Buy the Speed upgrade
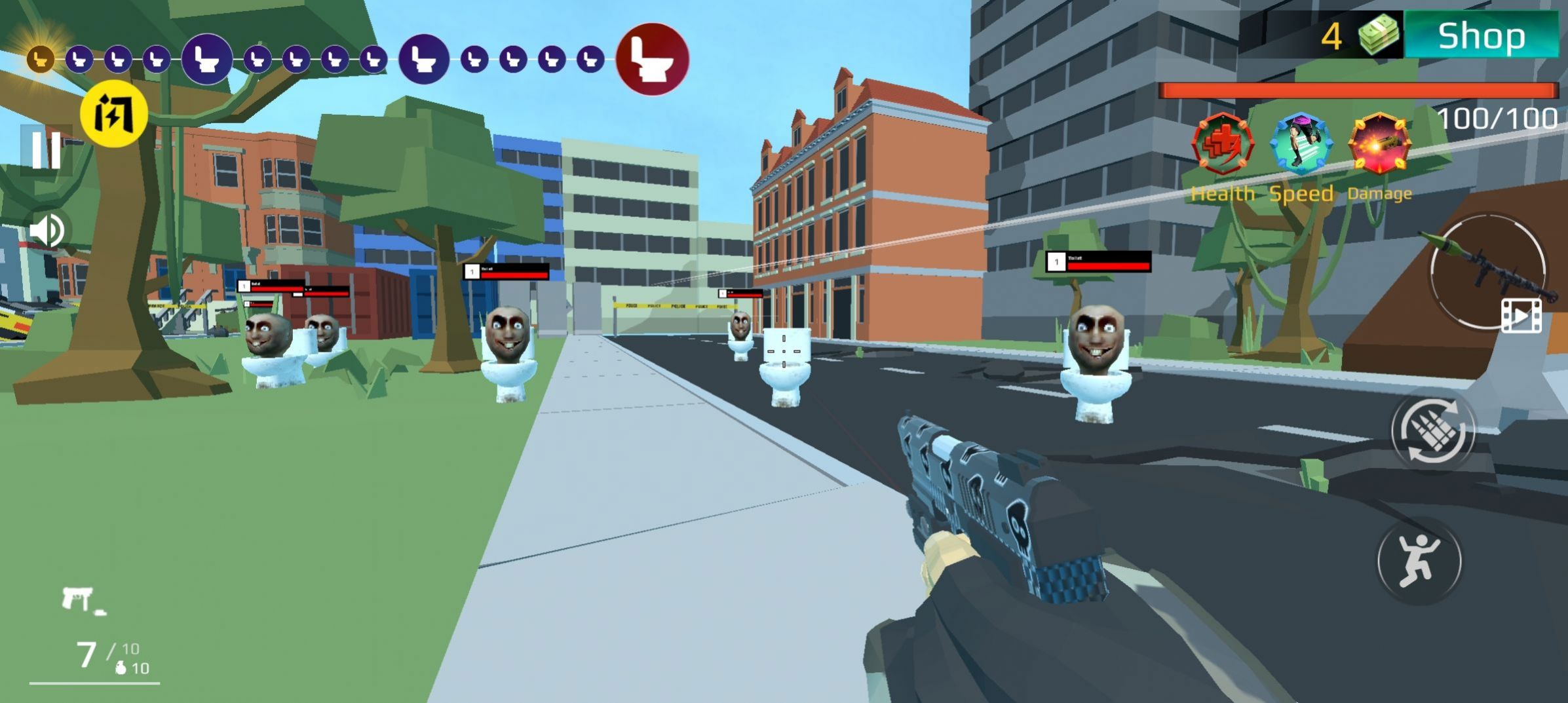 pos(1301,145)
